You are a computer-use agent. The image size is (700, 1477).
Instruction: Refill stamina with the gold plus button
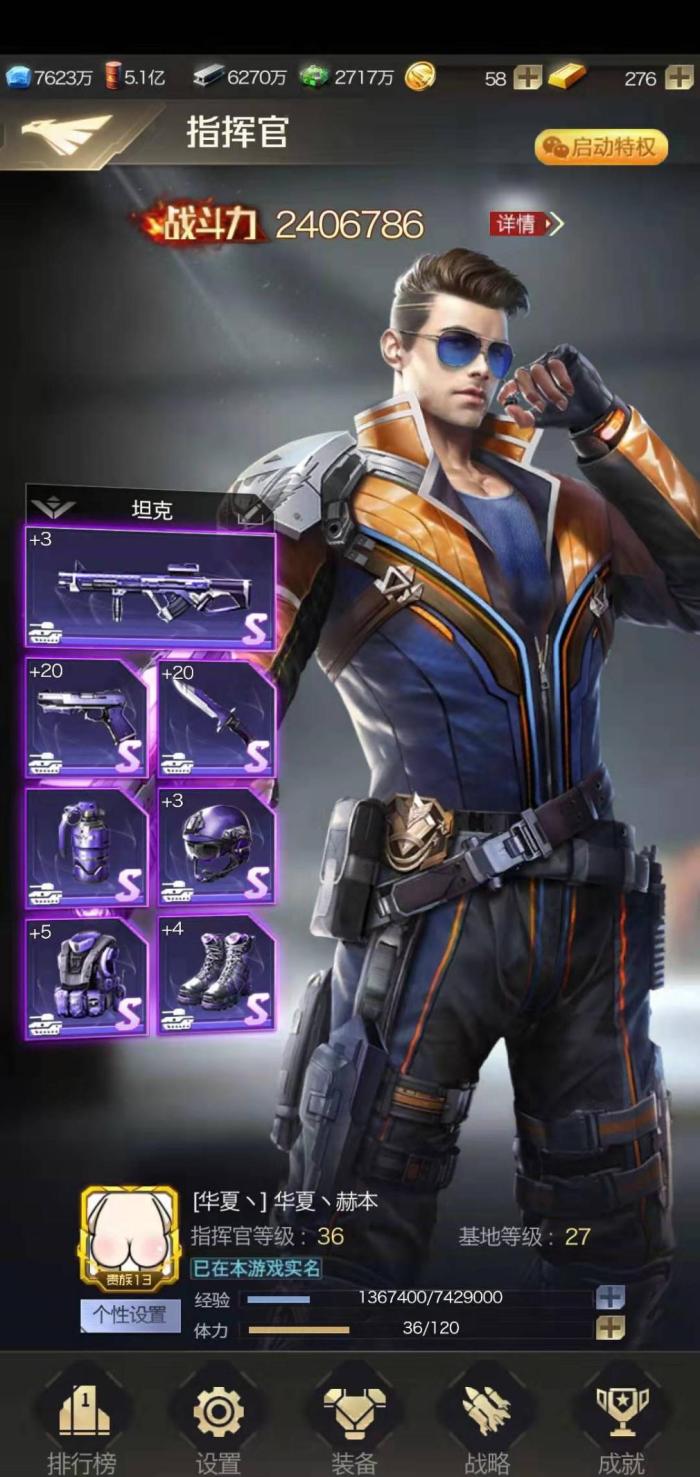coord(610,1328)
